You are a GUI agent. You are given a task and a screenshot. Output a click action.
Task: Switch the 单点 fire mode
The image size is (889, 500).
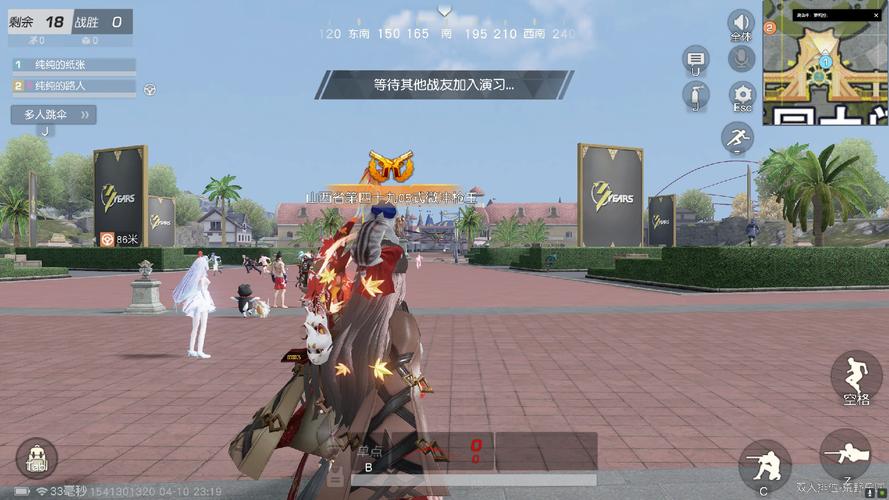[372, 452]
